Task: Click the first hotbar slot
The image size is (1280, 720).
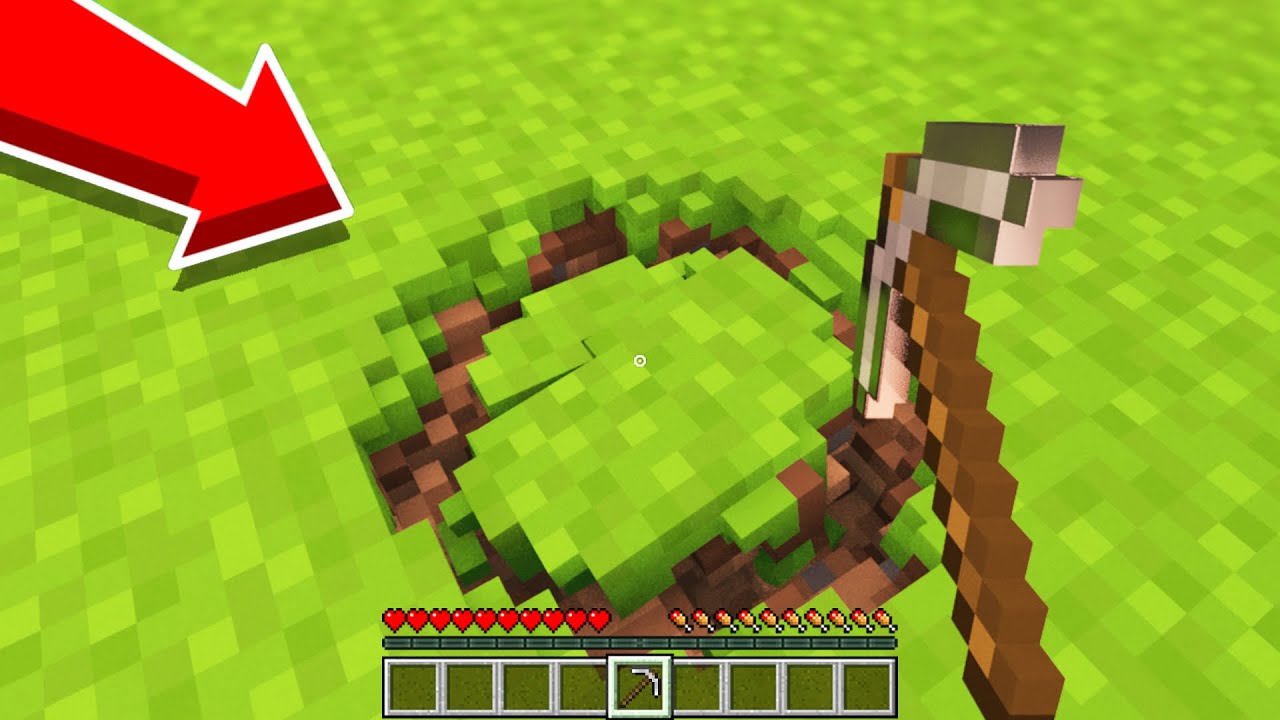Action: (412, 688)
